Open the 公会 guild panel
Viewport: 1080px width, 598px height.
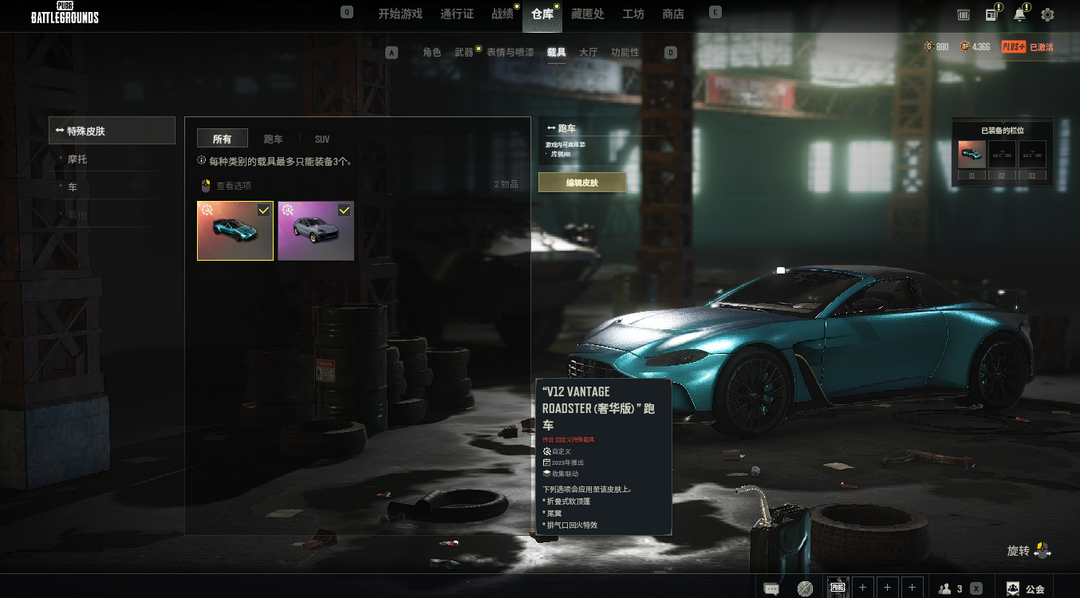[x=1025, y=589]
